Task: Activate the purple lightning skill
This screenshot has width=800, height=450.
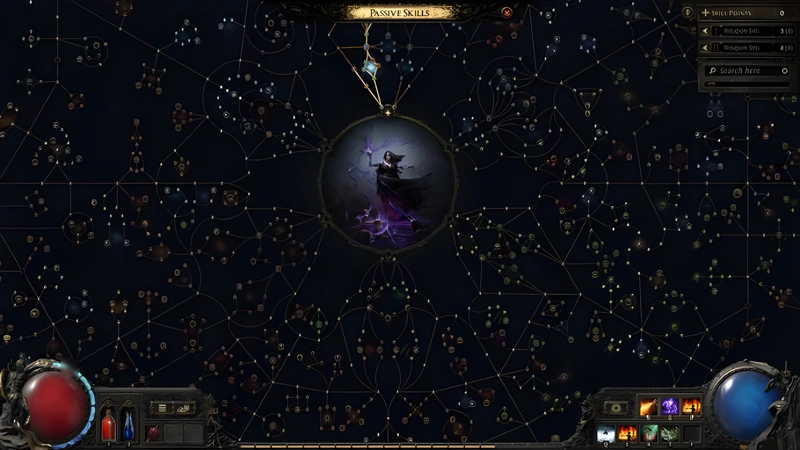Action: click(x=669, y=407)
